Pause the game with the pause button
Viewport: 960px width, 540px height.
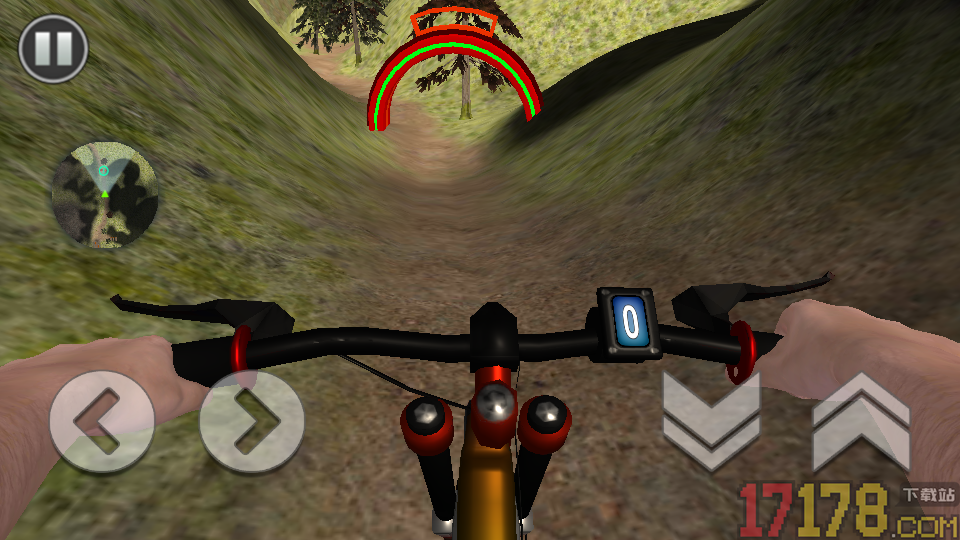point(53,48)
